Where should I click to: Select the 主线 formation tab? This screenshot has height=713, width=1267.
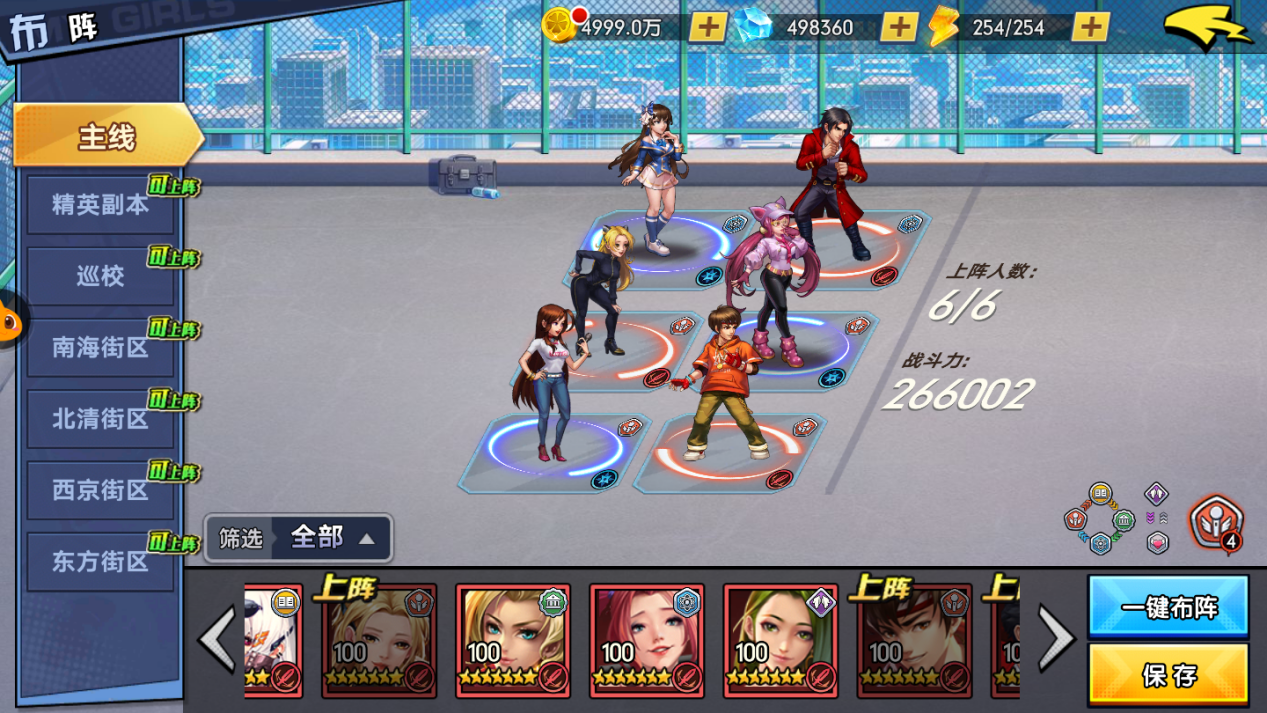106,136
